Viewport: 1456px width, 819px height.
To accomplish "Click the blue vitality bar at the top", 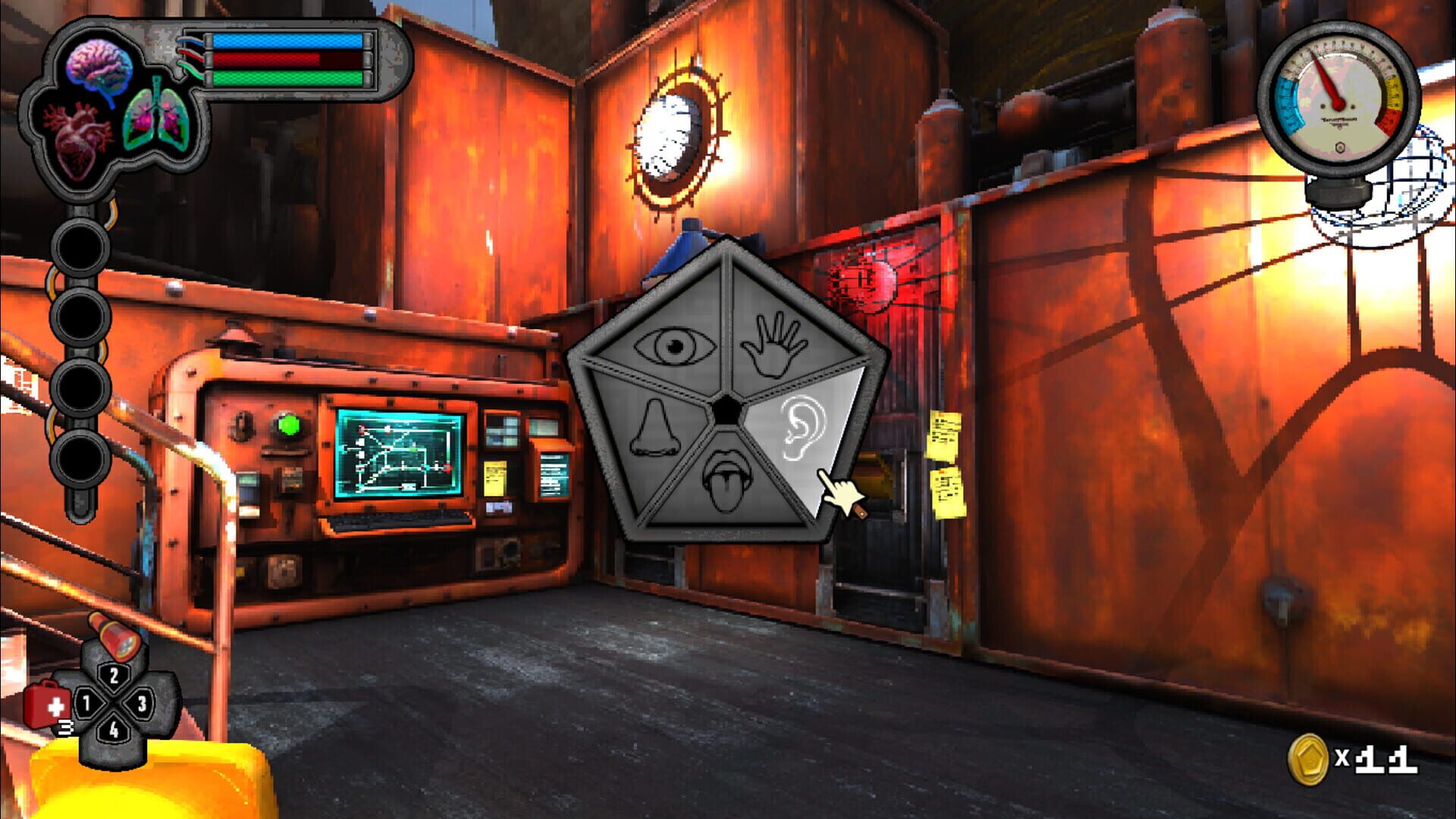I will tap(284, 39).
